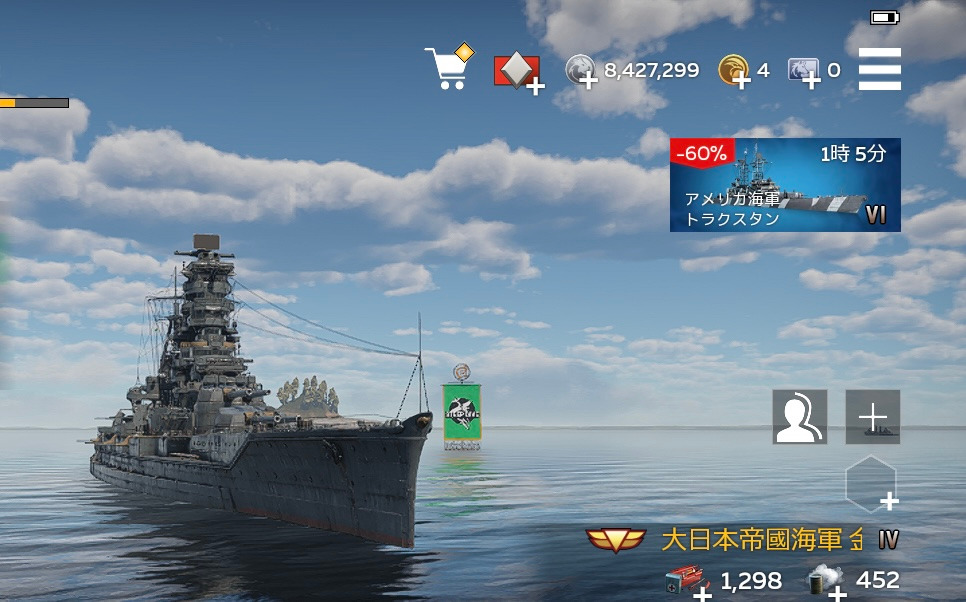Open the -60% トラクスタン offer banner

pyautogui.click(x=785, y=185)
